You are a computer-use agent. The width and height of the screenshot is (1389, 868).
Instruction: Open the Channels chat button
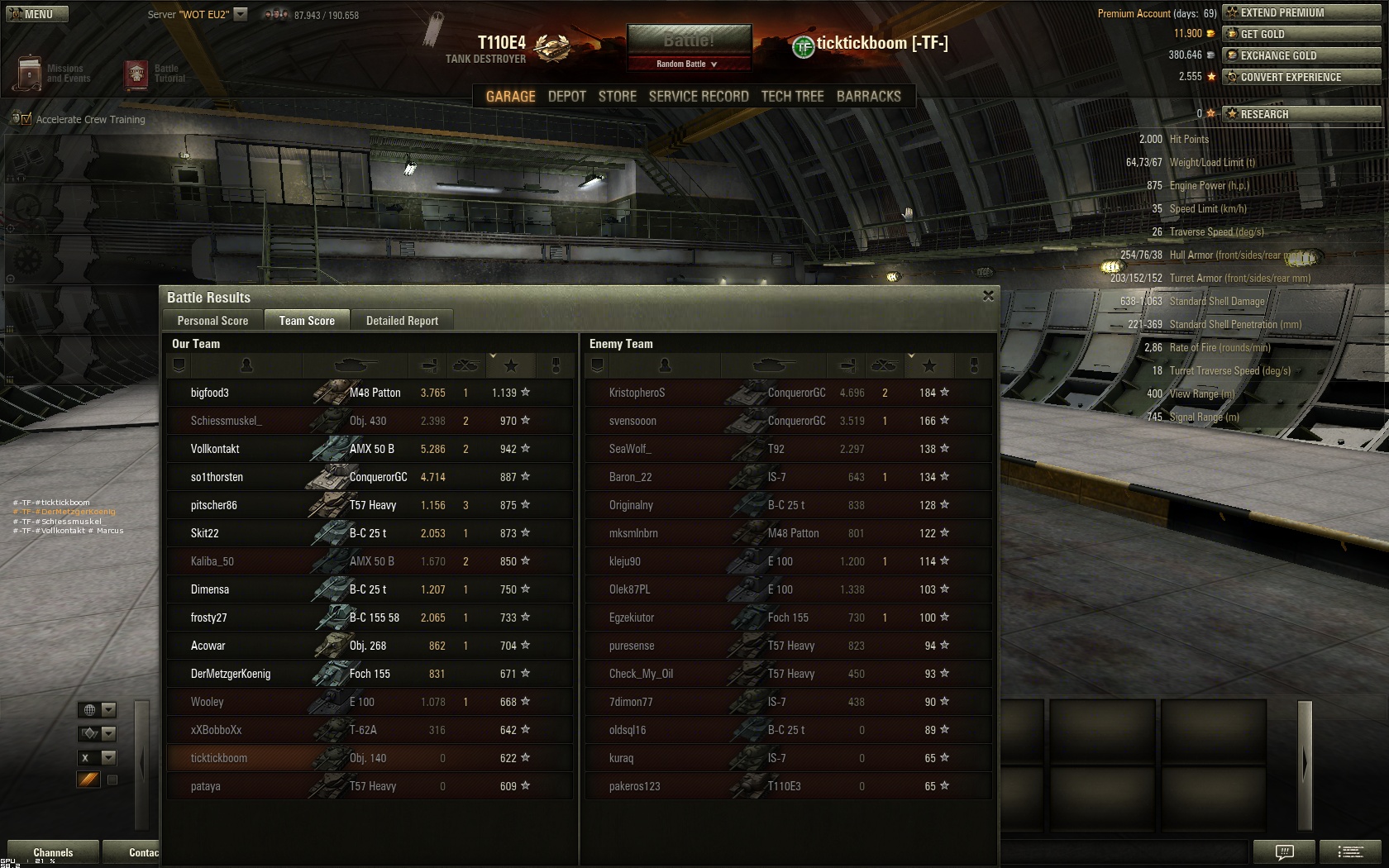tap(53, 852)
